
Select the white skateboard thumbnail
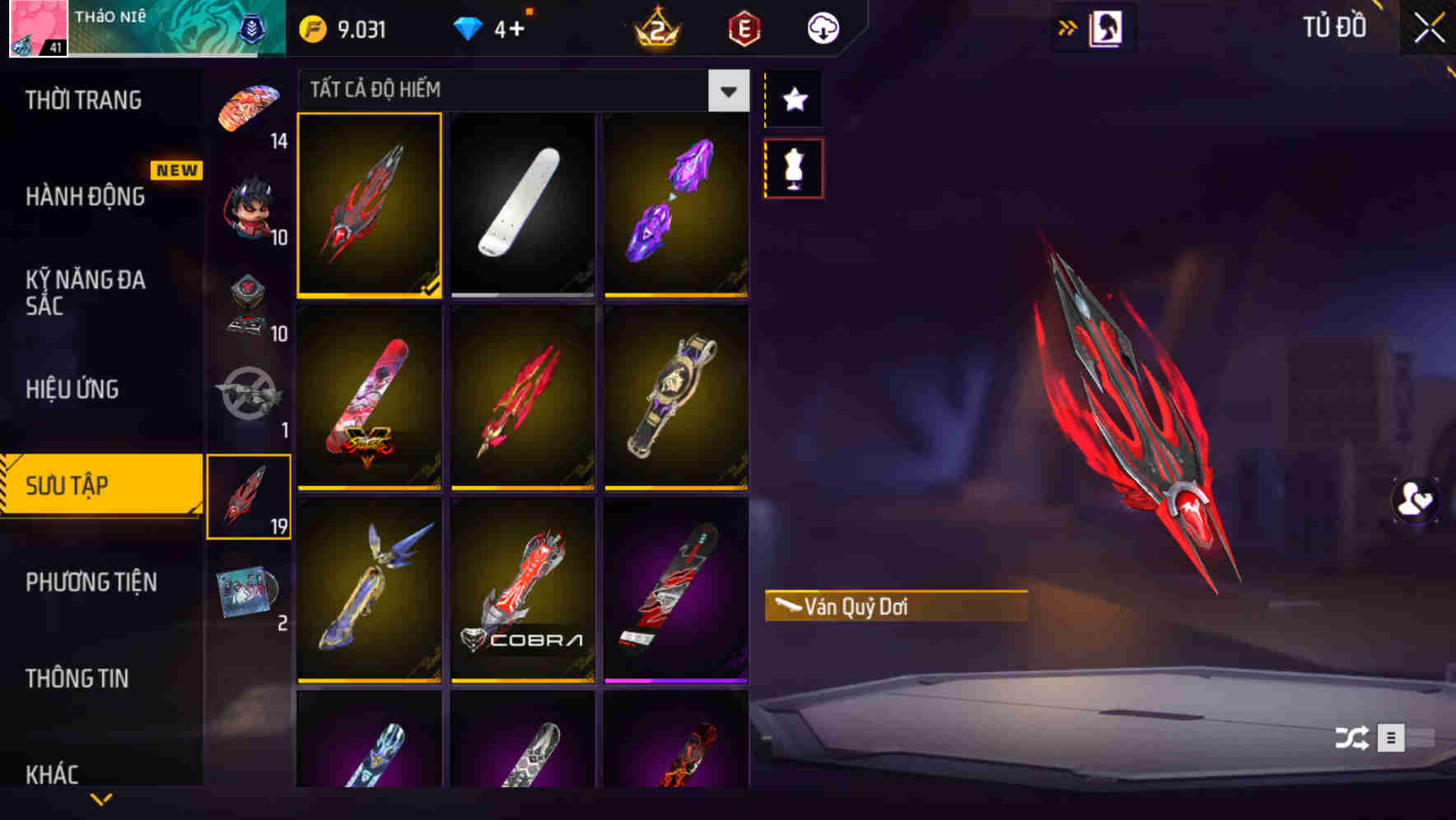click(x=523, y=207)
